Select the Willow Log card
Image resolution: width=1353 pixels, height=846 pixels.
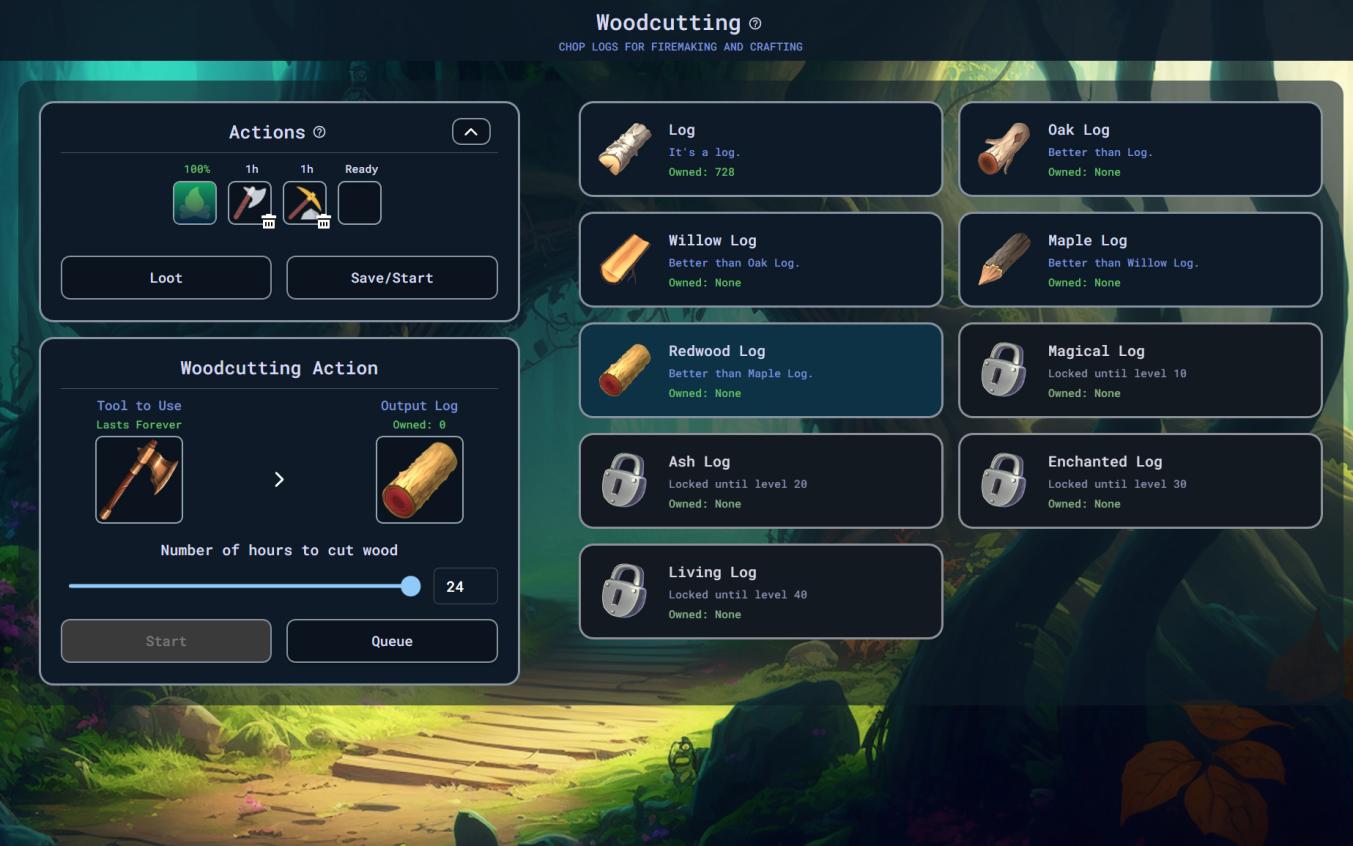click(760, 260)
